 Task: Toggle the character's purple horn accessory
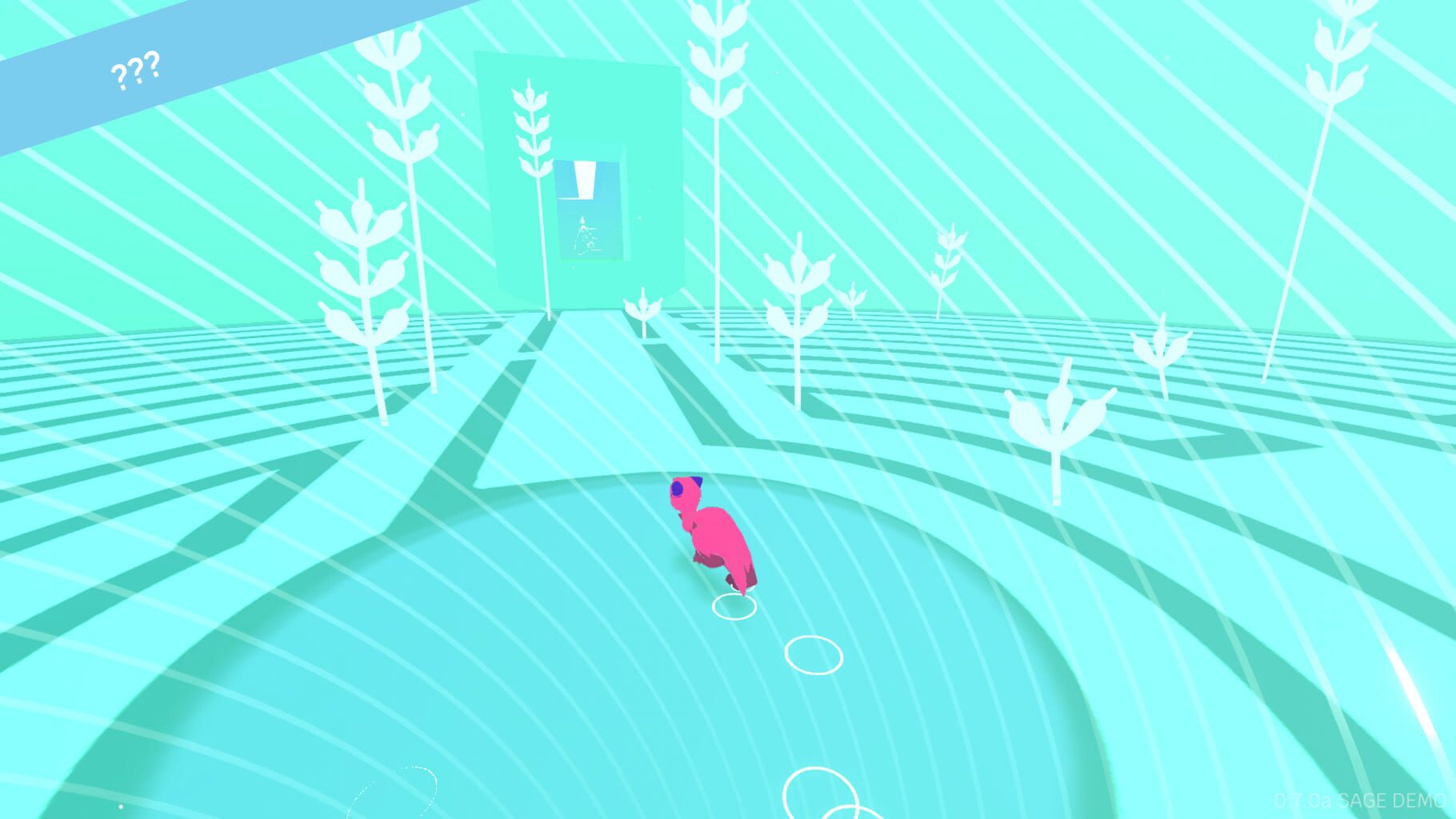pyautogui.click(x=698, y=481)
